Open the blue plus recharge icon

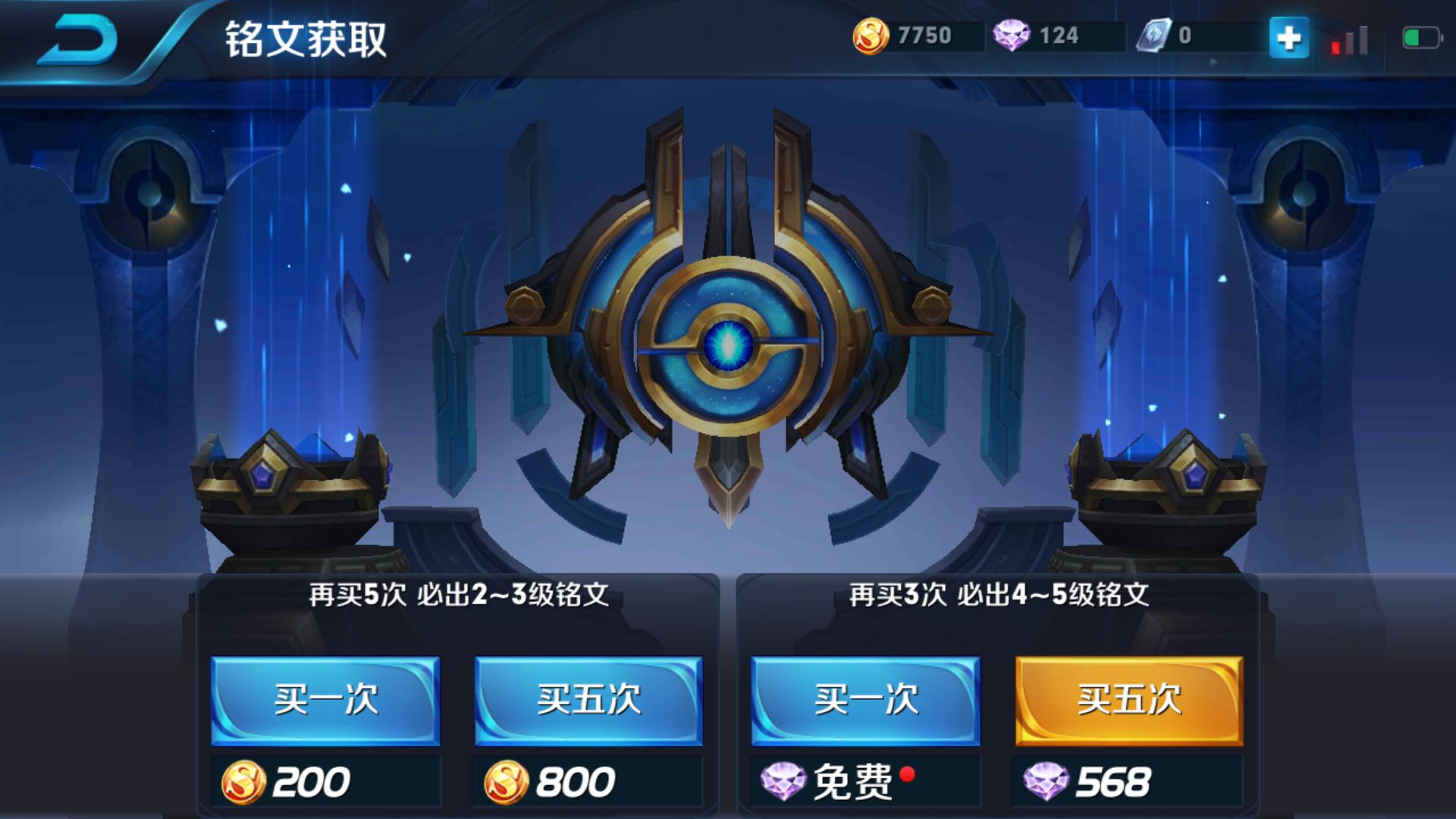[1290, 35]
